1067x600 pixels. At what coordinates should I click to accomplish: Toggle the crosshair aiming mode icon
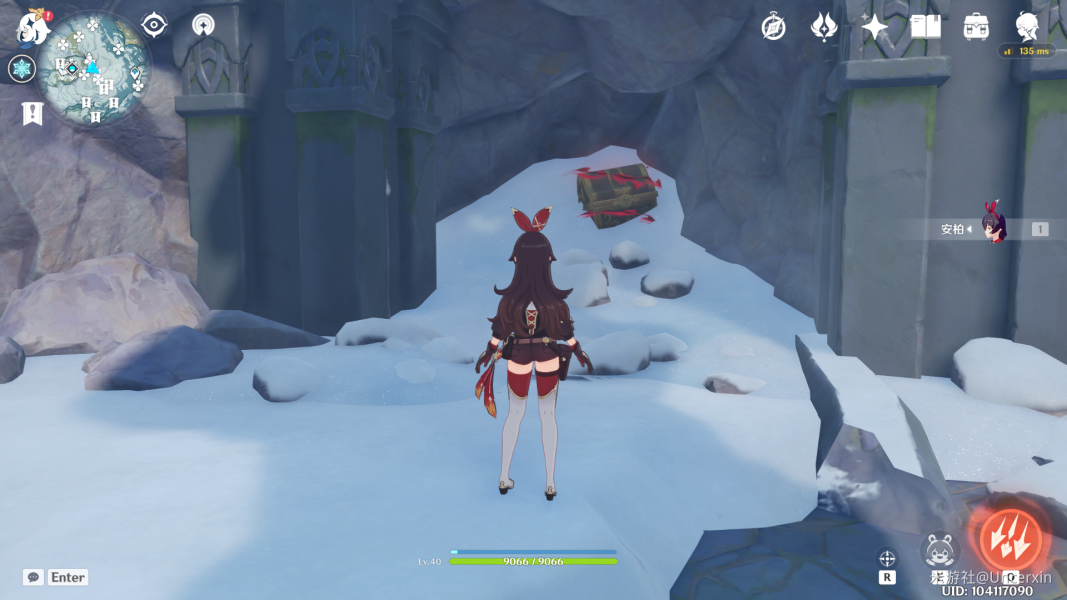pos(887,558)
